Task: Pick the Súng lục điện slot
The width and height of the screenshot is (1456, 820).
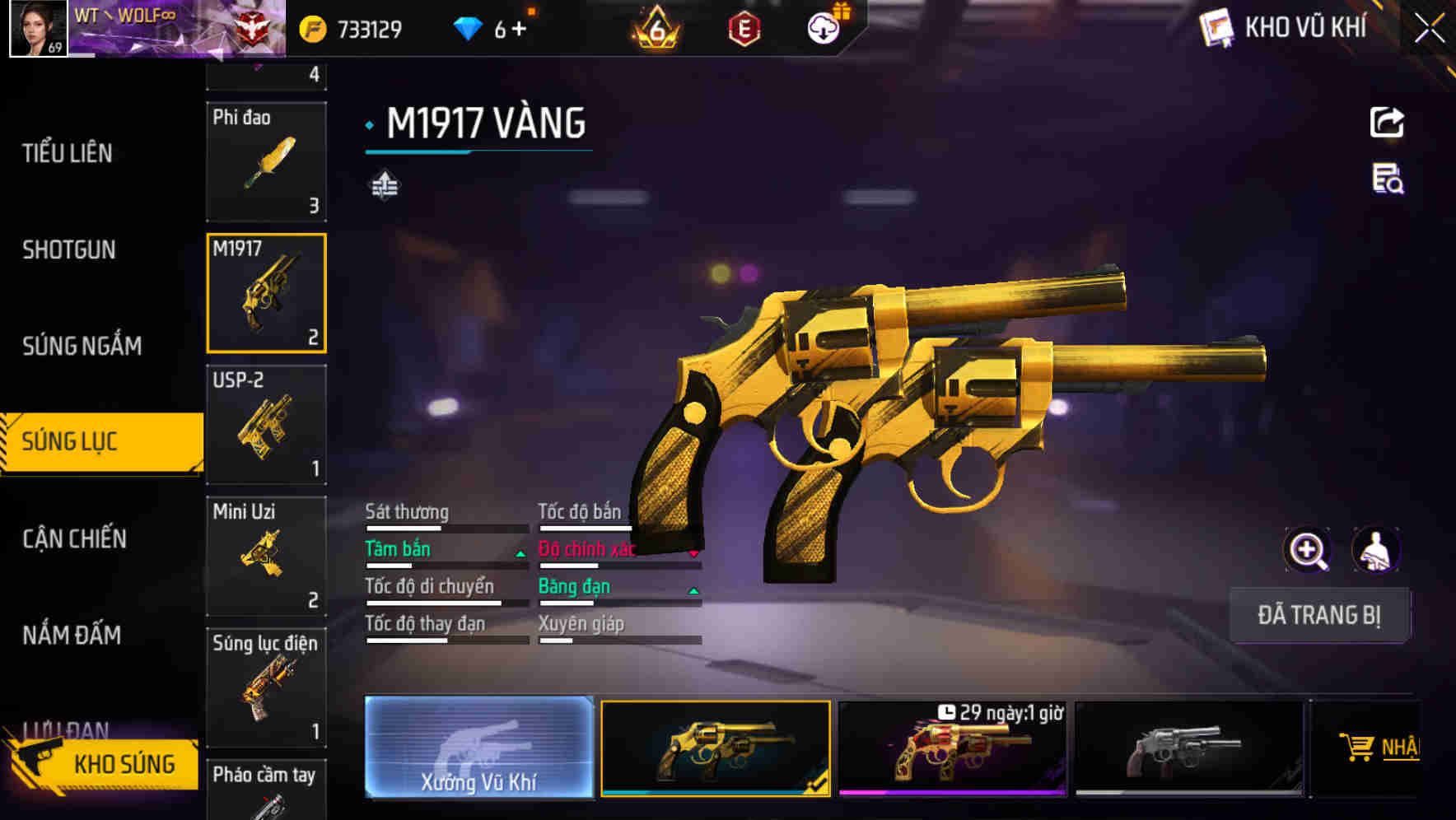Action: [x=266, y=687]
